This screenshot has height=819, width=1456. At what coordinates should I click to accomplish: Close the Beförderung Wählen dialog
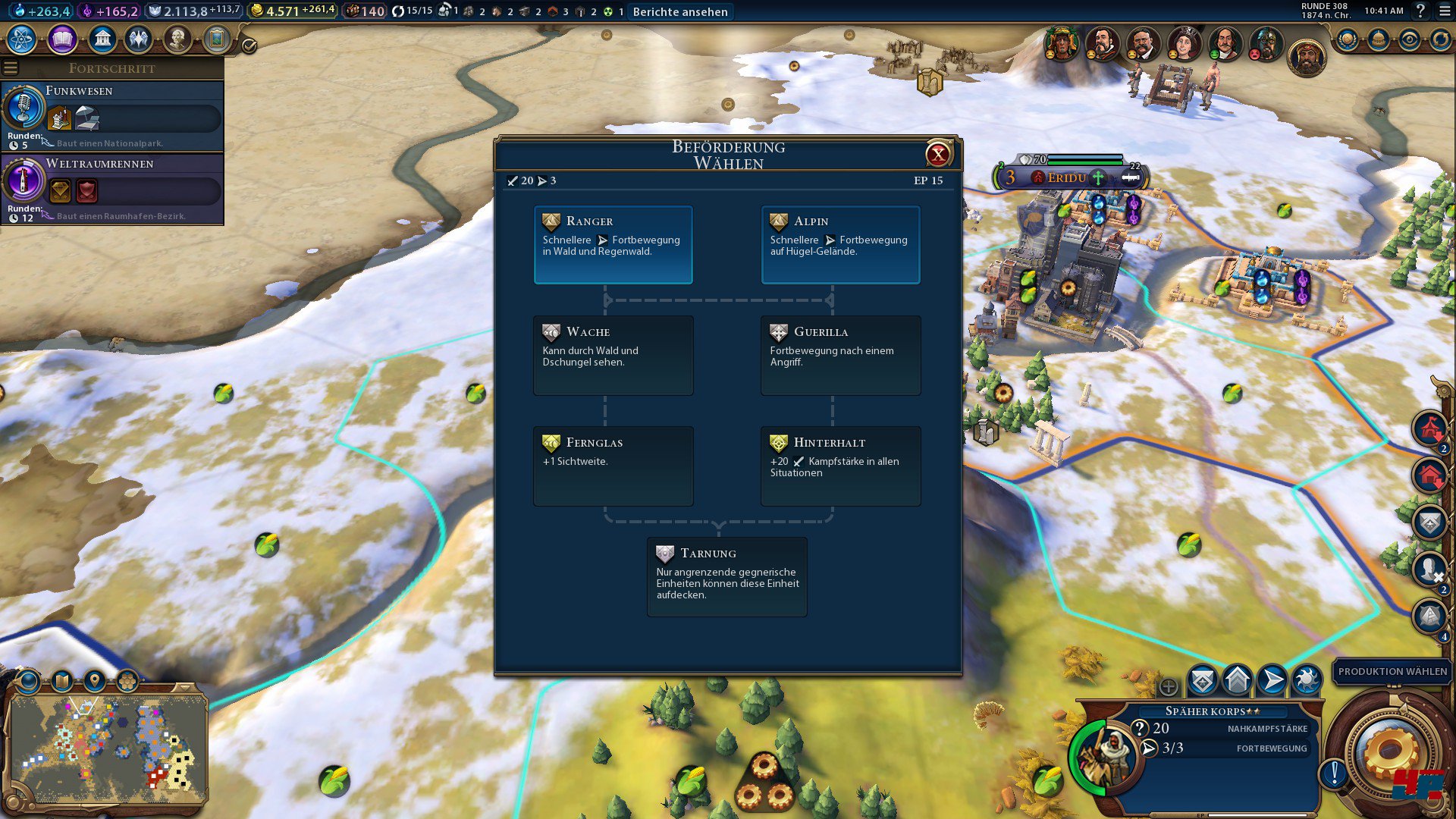(938, 155)
